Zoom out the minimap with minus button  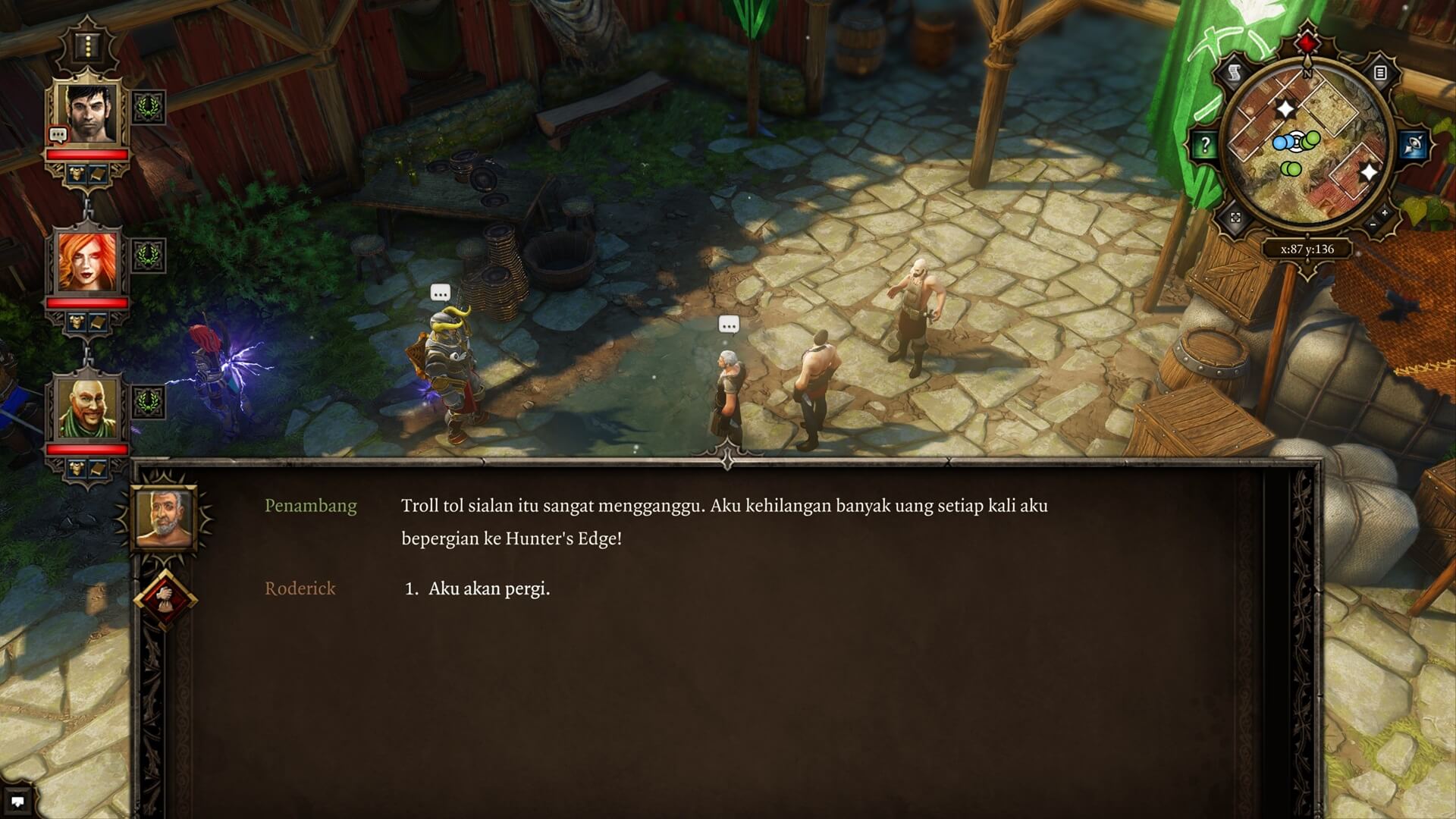pyautogui.click(x=1373, y=225)
